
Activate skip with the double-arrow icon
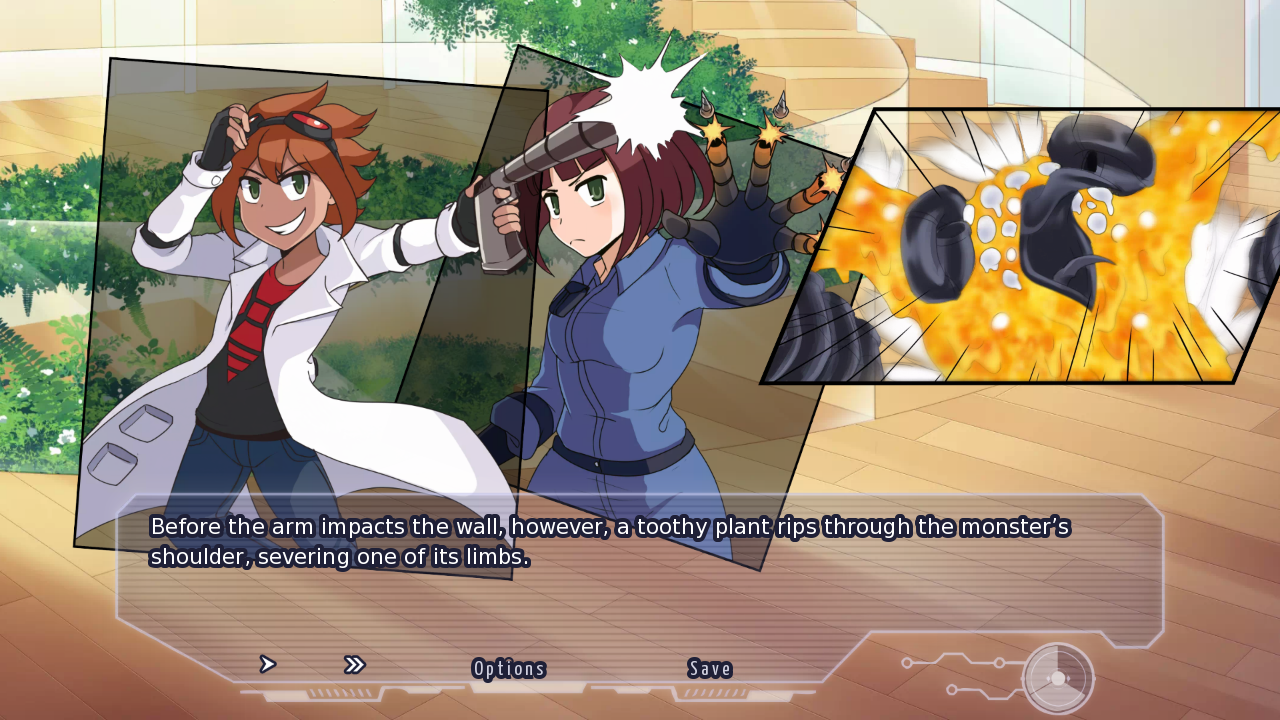[354, 665]
